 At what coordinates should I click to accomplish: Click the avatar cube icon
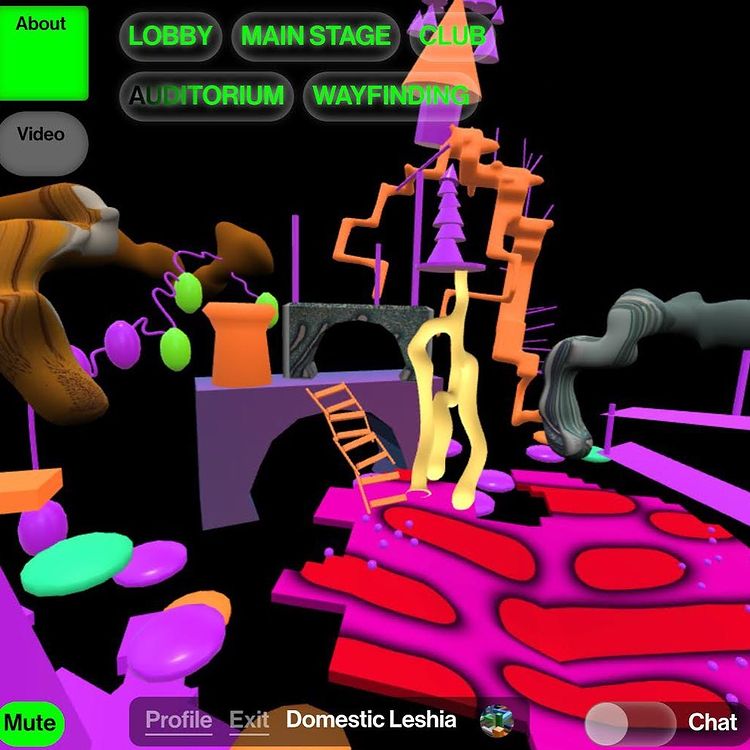tap(494, 720)
